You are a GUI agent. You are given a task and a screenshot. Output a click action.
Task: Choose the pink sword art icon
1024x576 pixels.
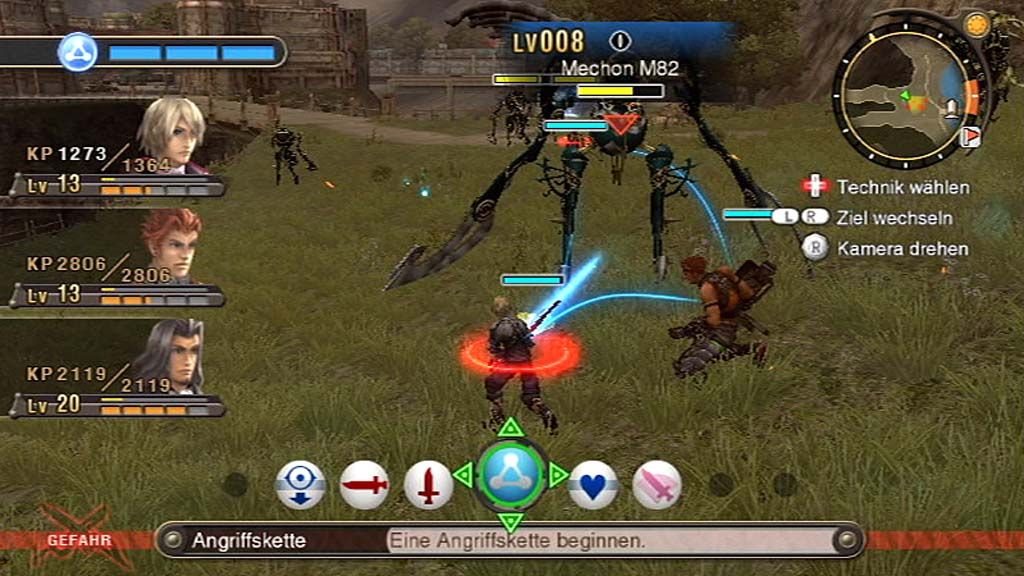pos(656,485)
